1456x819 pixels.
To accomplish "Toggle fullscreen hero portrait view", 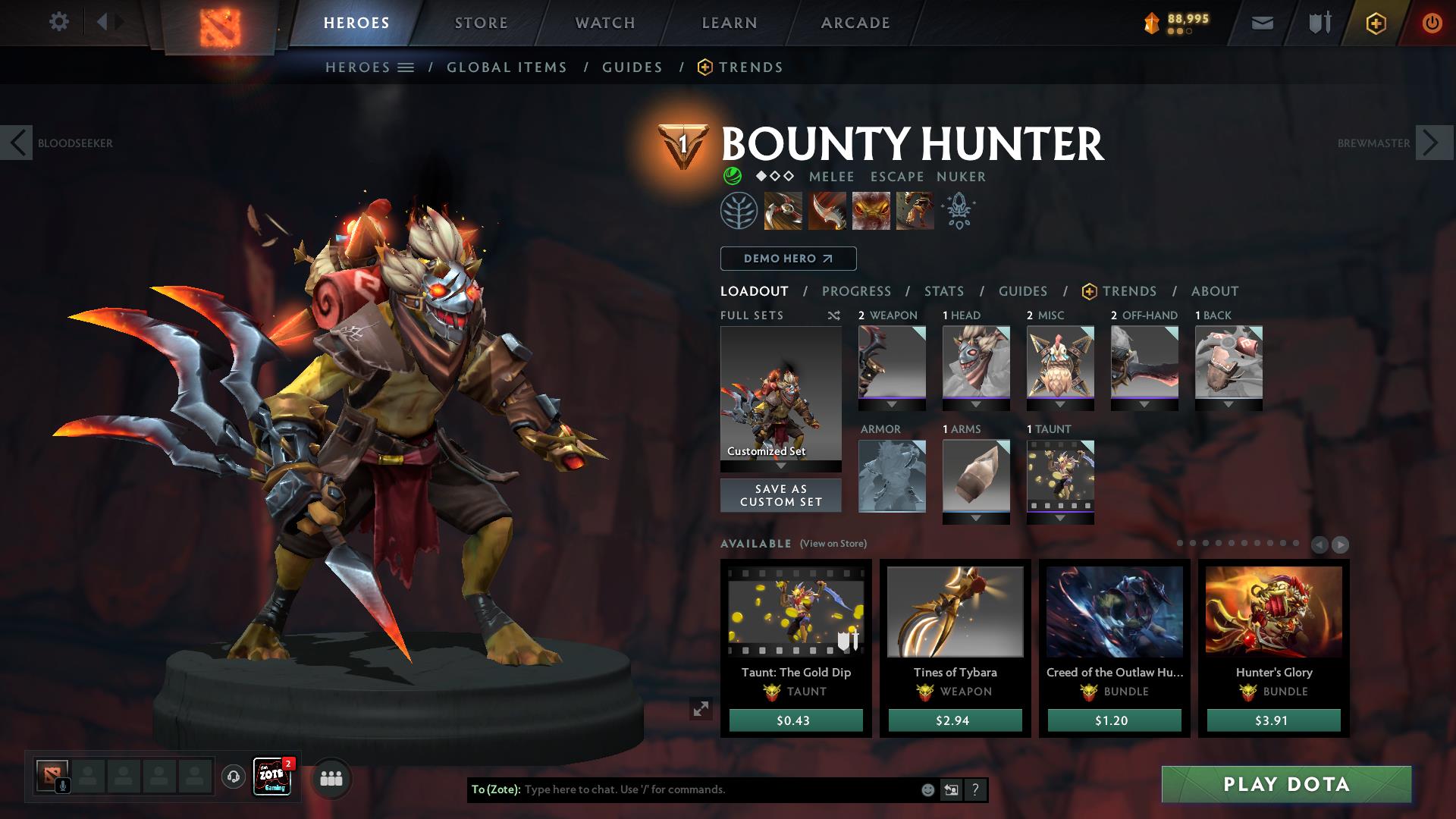I will click(x=701, y=710).
